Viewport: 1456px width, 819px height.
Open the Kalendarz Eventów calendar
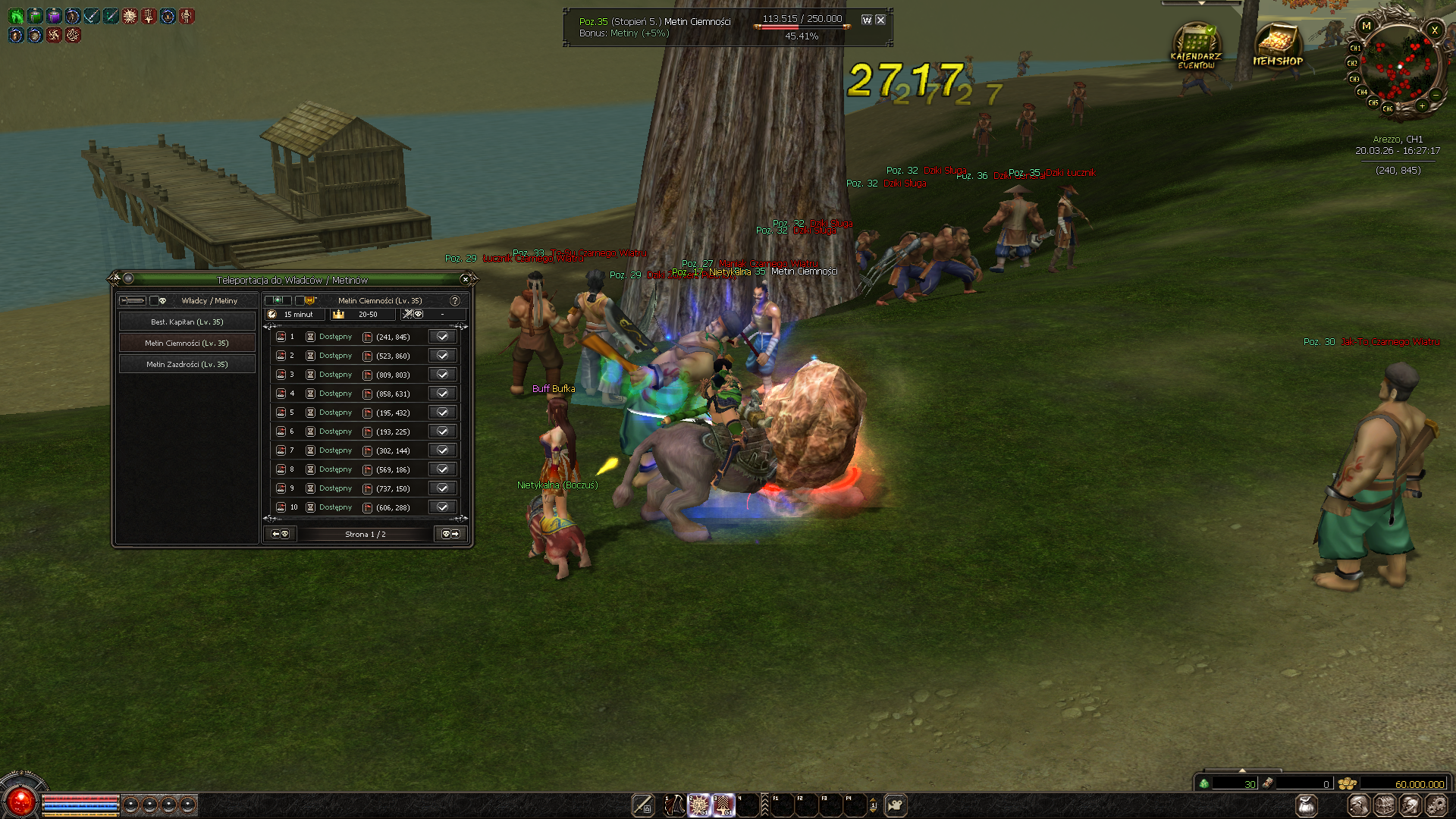(x=1196, y=47)
